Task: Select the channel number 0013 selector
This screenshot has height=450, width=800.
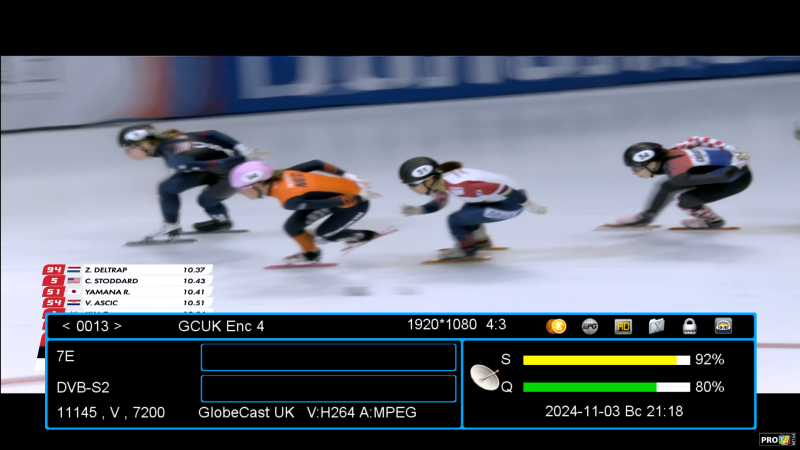Action: 91,326
